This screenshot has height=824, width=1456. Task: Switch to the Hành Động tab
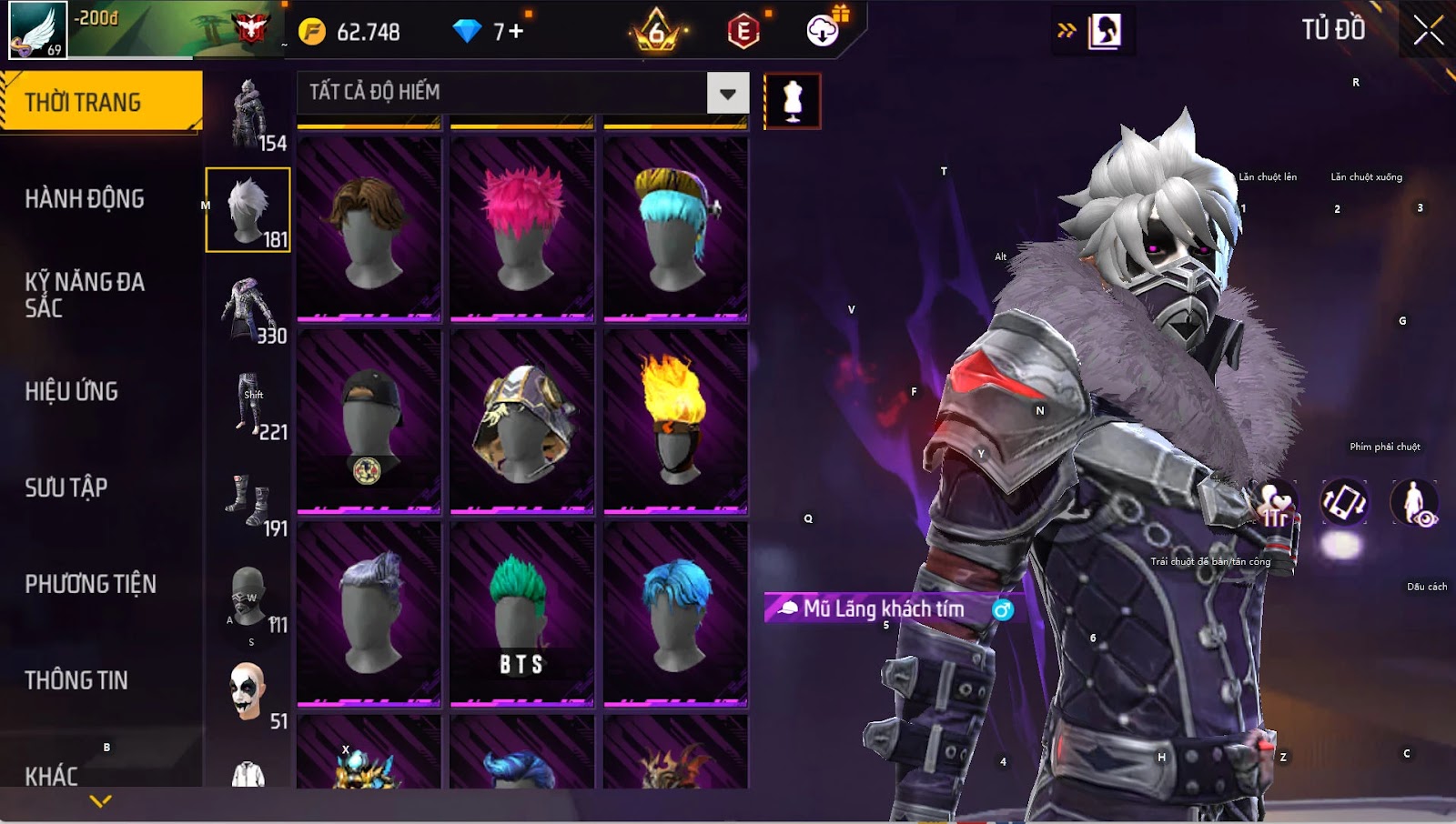[x=85, y=198]
